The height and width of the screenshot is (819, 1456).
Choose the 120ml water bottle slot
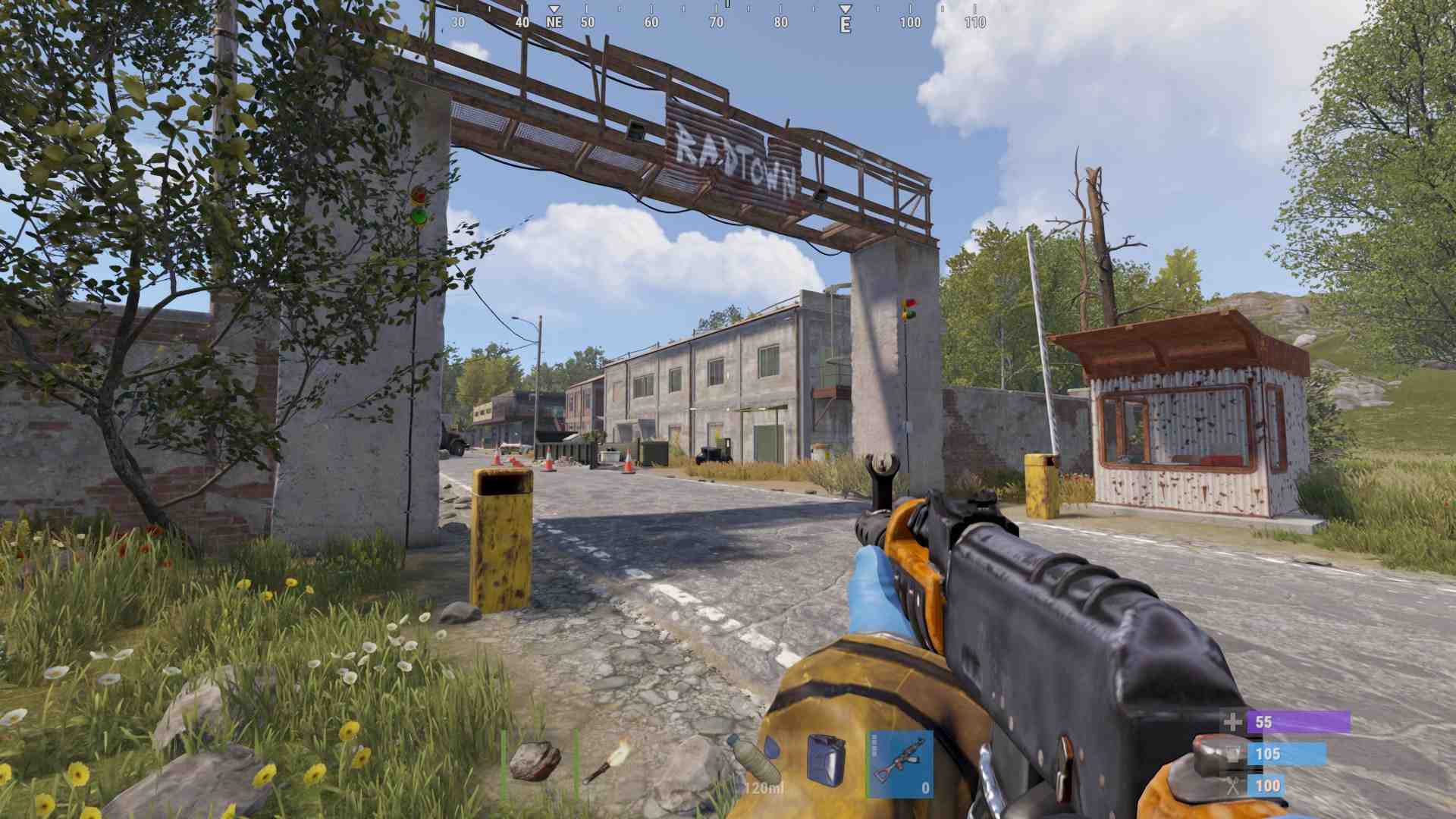pyautogui.click(x=755, y=763)
